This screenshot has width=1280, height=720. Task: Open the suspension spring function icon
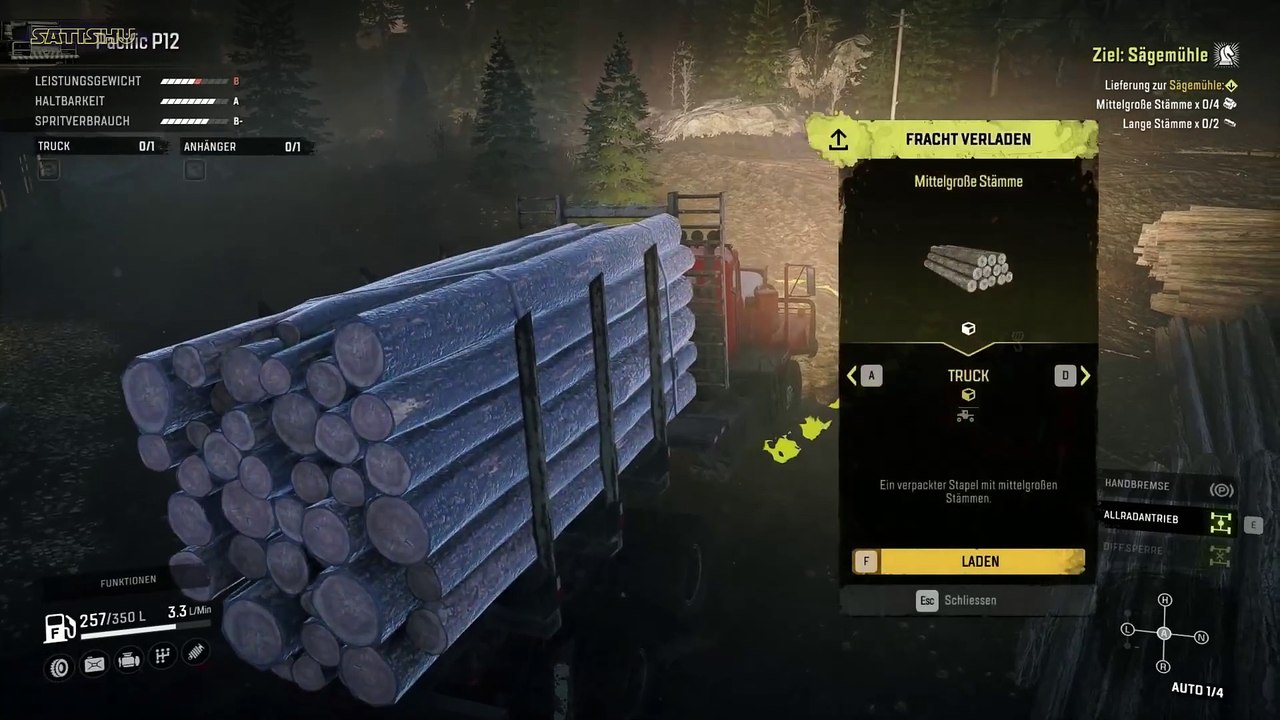pos(196,651)
